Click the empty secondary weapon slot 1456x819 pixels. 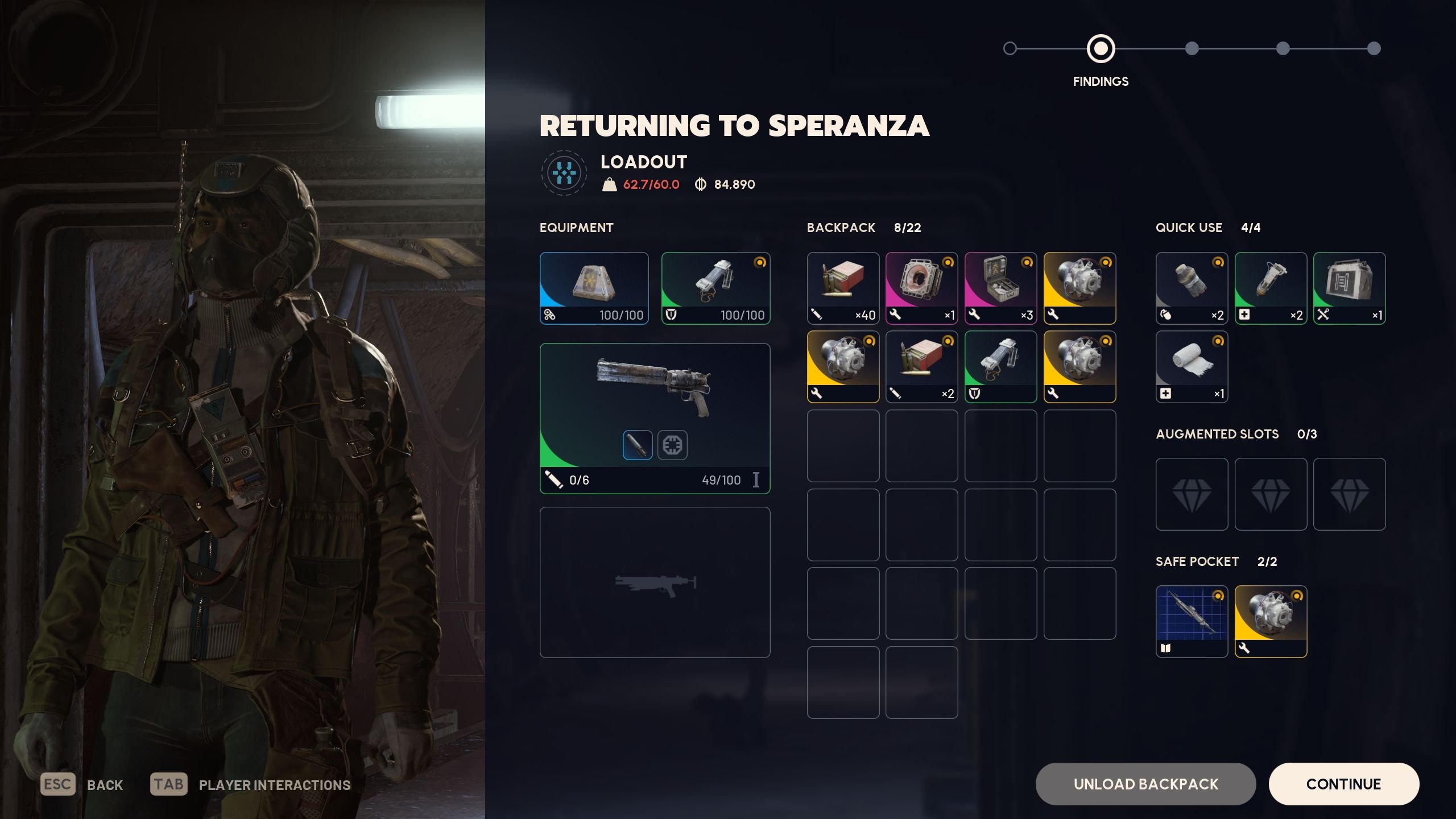point(655,582)
